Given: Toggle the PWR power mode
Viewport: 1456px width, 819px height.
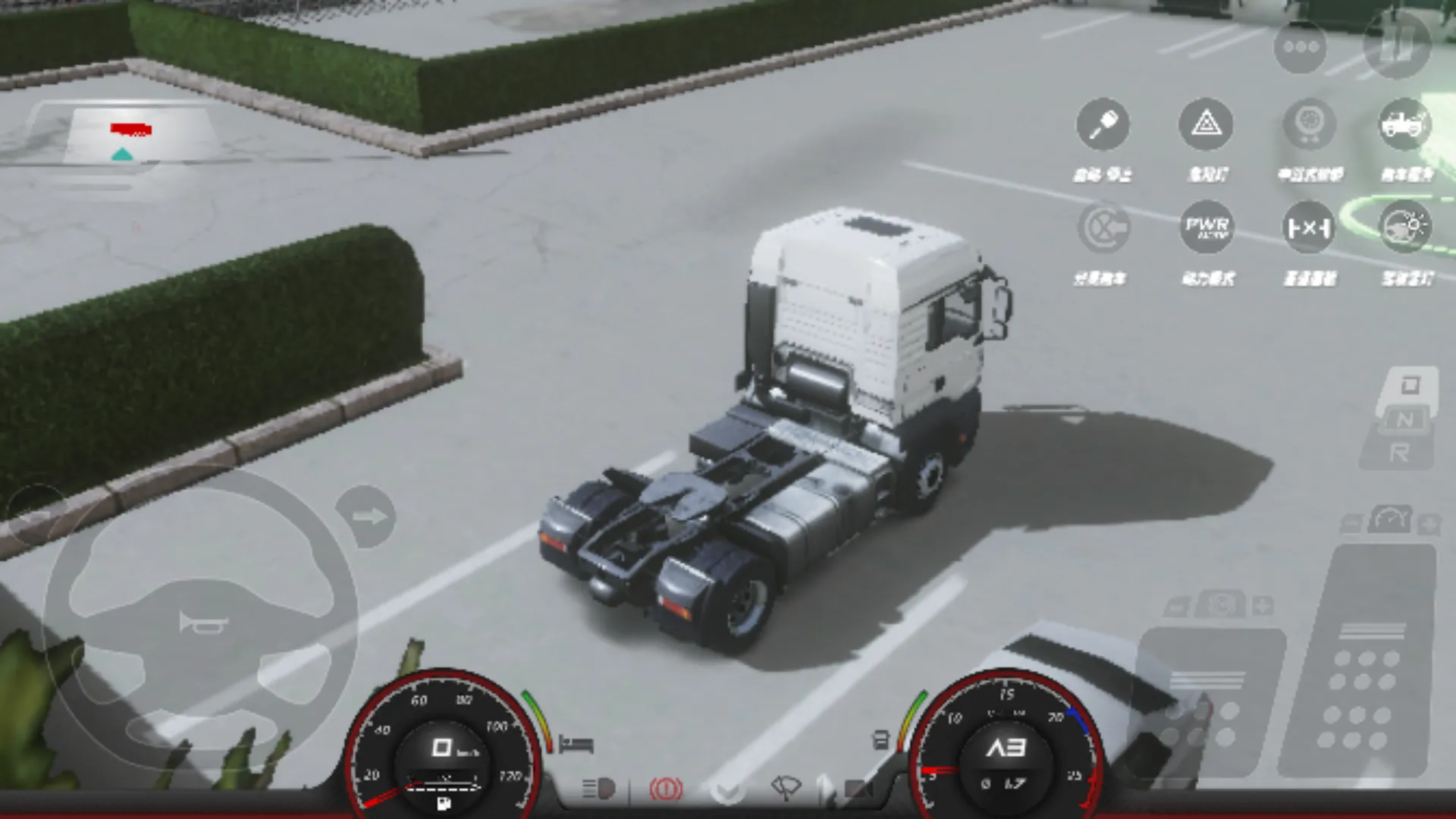Looking at the screenshot, I should (1206, 227).
